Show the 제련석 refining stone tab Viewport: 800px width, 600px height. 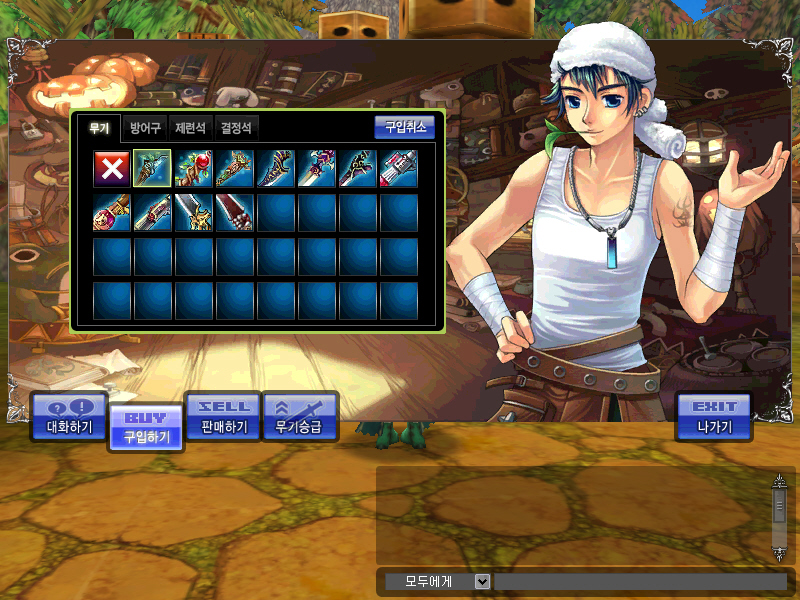(191, 128)
